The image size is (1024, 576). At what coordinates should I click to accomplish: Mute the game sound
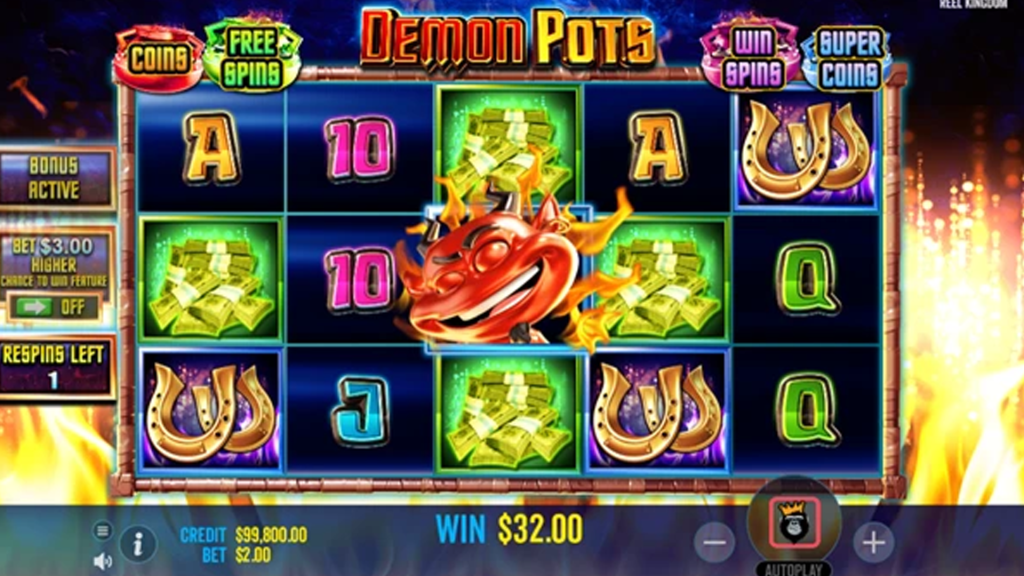(102, 561)
